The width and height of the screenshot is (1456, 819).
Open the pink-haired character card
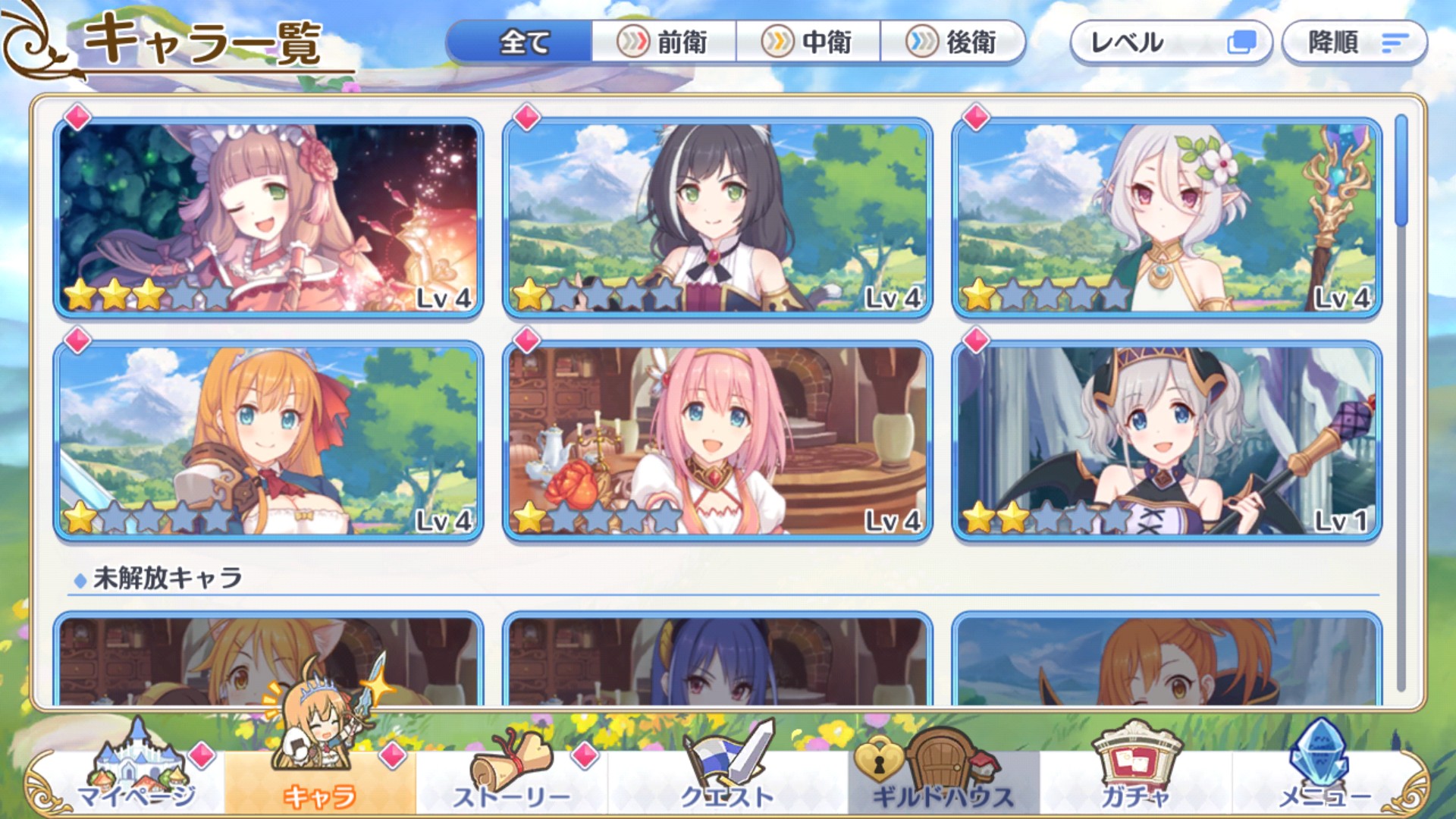[717, 441]
